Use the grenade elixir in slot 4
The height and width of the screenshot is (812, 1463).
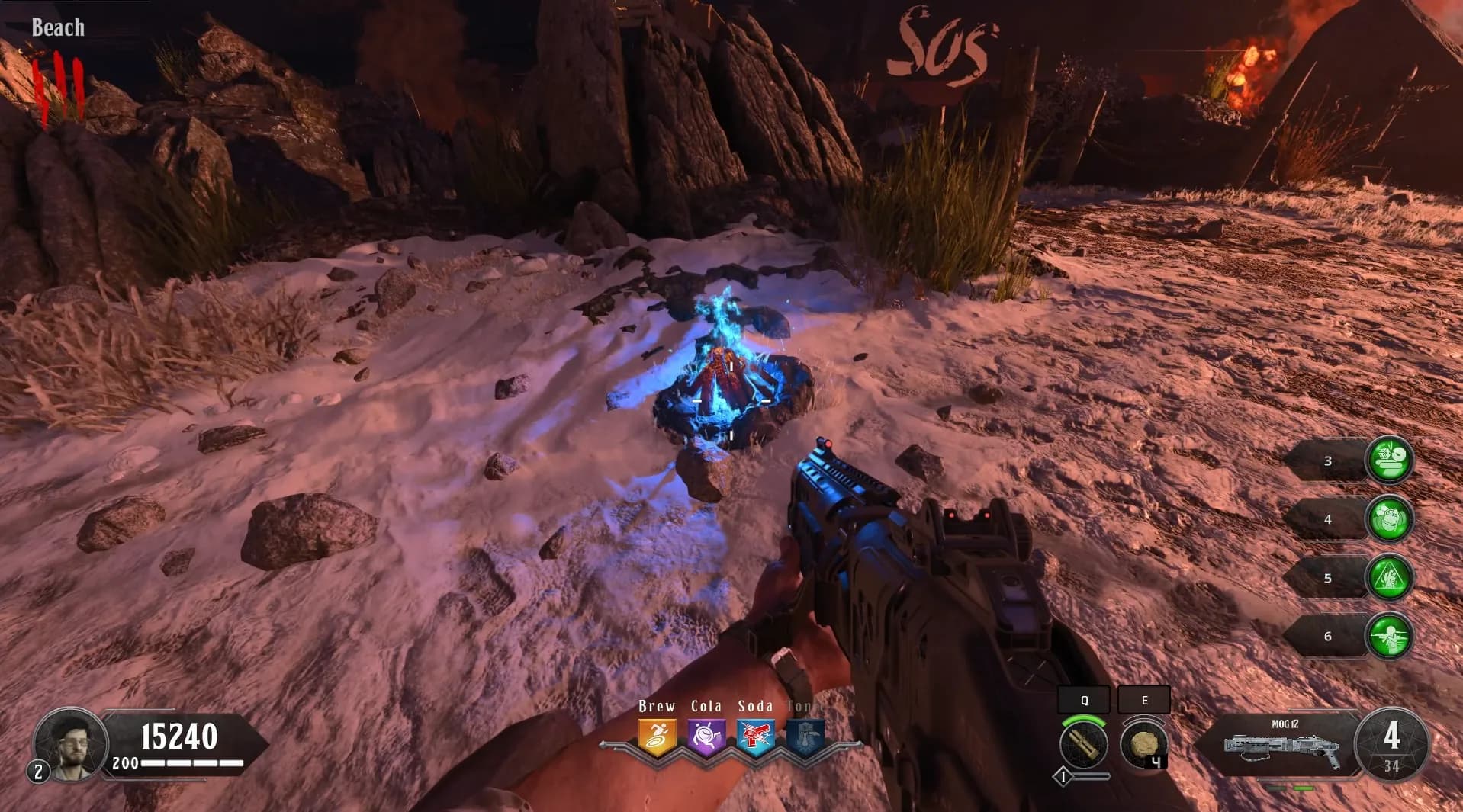click(x=1389, y=519)
